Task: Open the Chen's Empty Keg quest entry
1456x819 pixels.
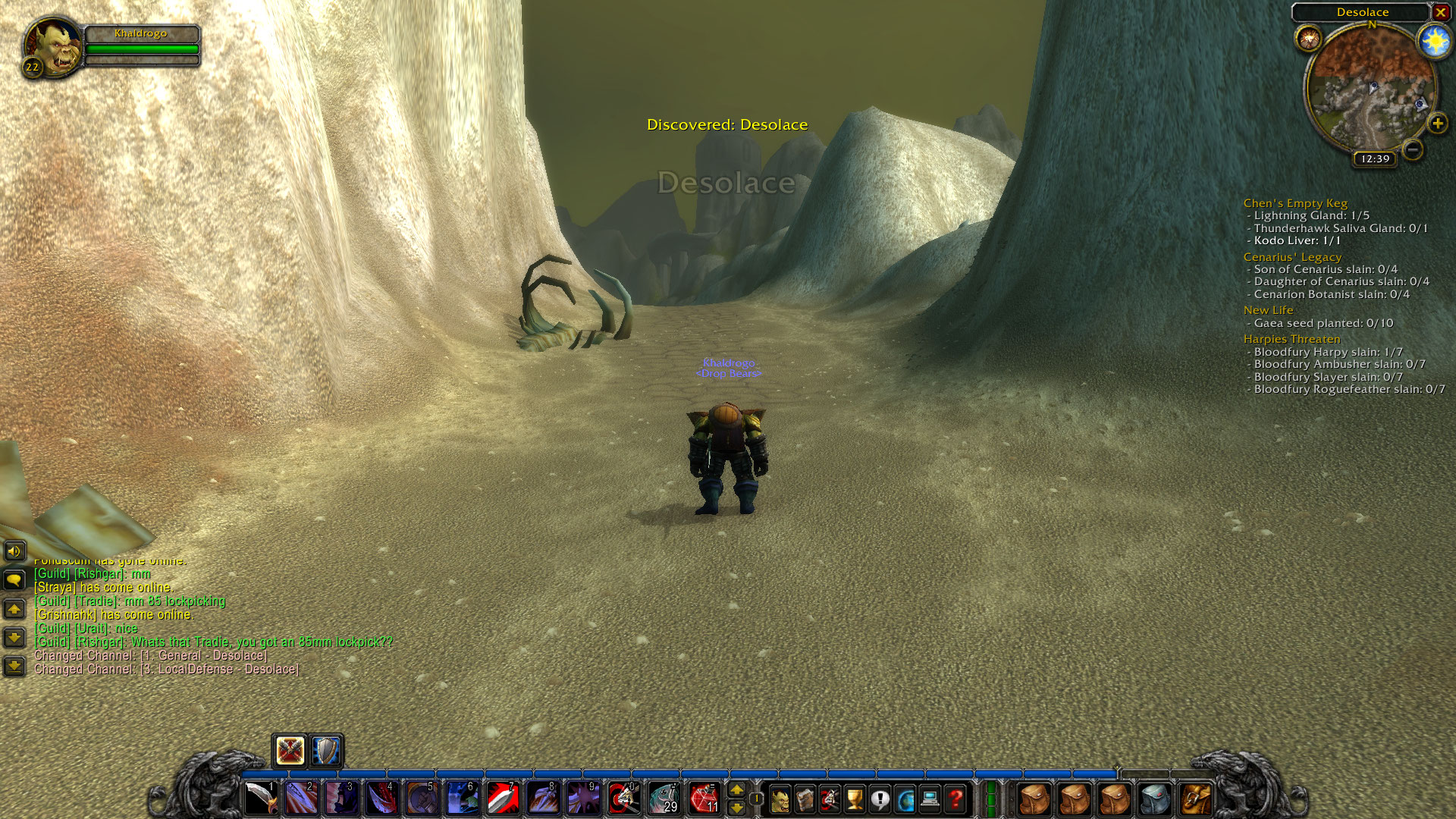Action: (x=1295, y=203)
